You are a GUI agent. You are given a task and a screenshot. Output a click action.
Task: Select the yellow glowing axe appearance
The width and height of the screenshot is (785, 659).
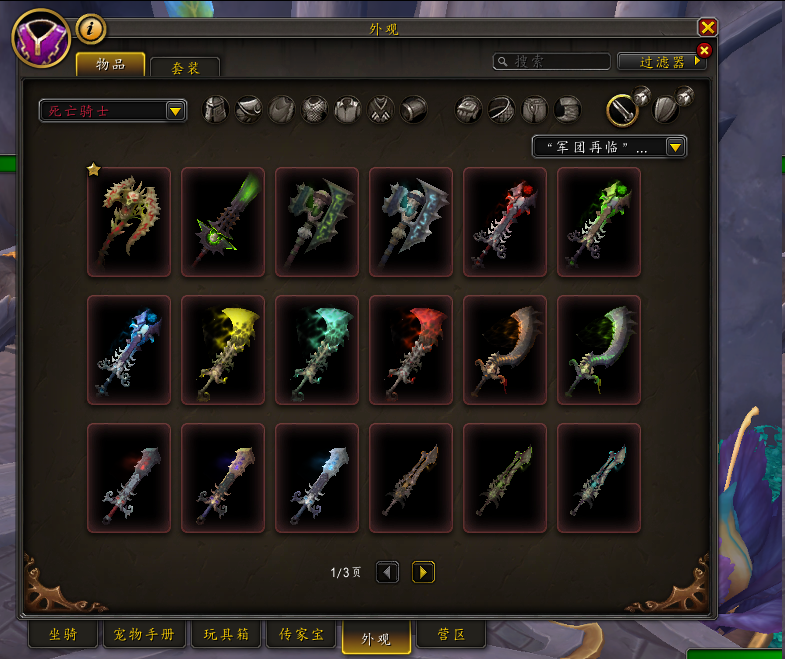click(223, 350)
